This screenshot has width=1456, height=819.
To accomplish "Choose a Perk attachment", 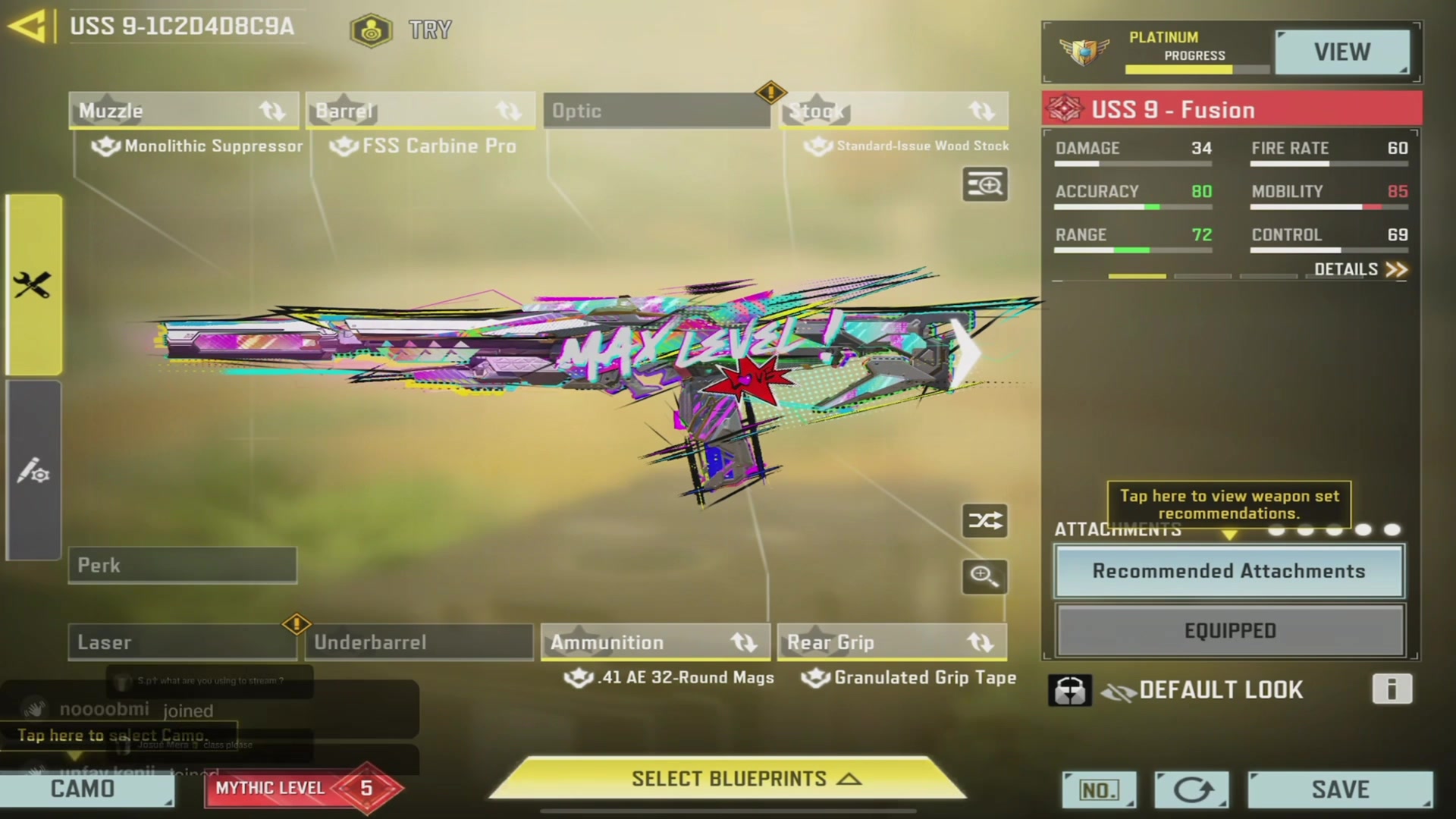I will coord(183,566).
